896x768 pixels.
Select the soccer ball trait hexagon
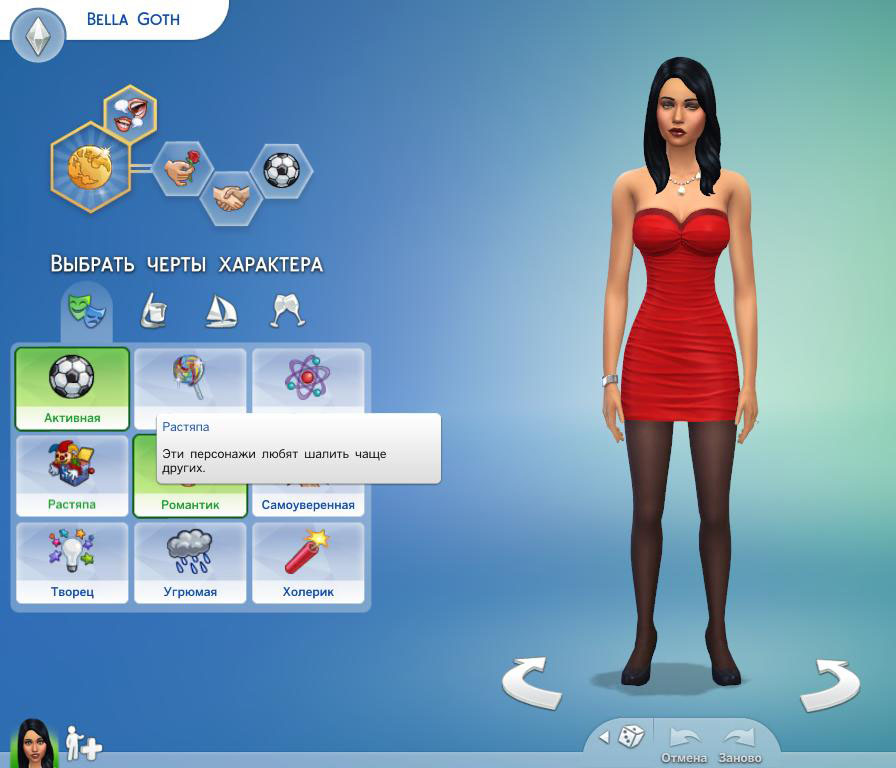(x=281, y=169)
